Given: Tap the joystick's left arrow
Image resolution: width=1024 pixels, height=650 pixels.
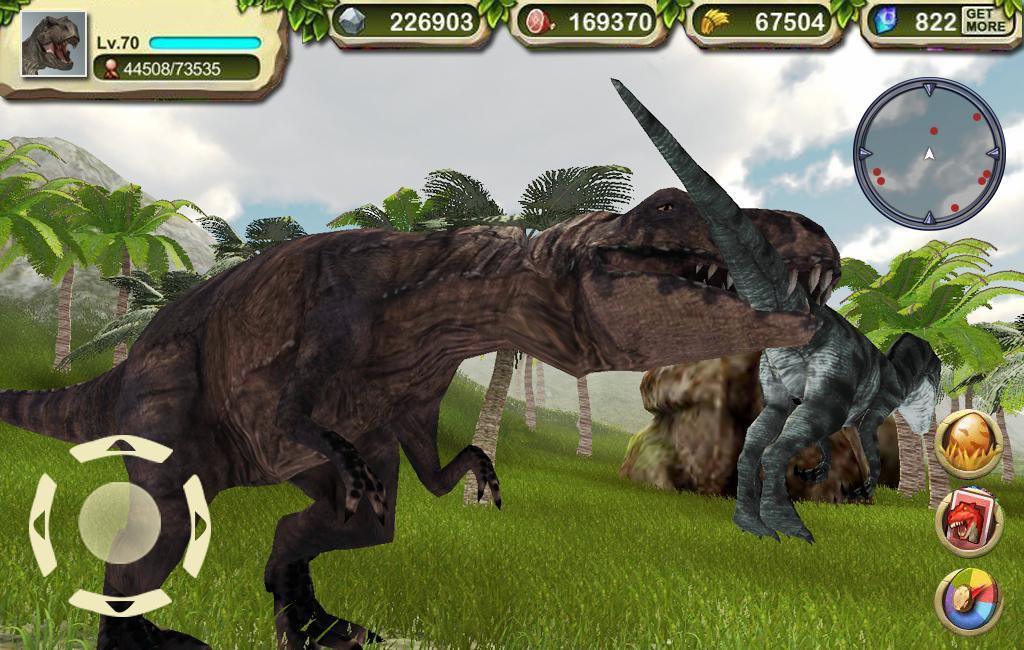Looking at the screenshot, I should coord(43,523).
